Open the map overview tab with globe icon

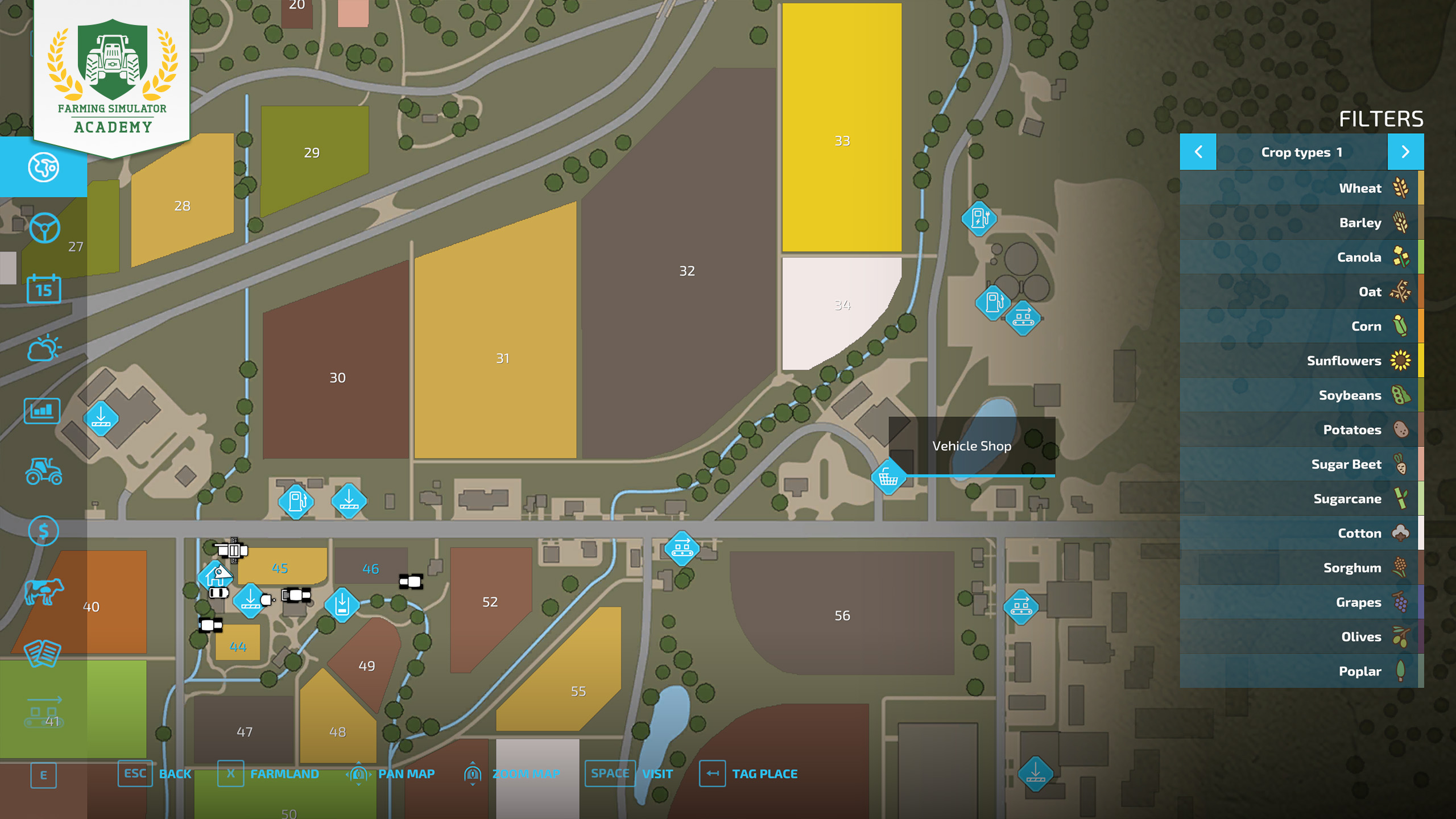pyautogui.click(x=43, y=167)
